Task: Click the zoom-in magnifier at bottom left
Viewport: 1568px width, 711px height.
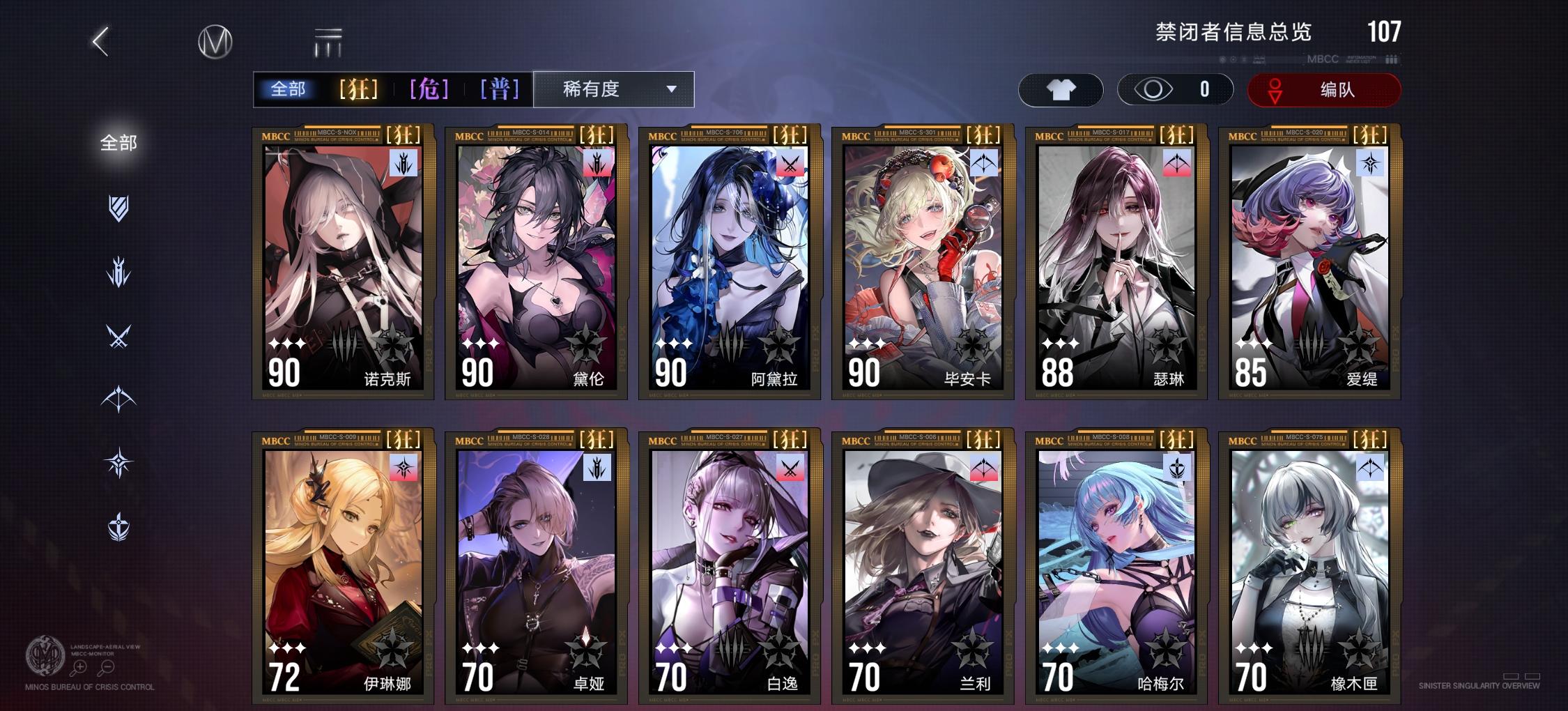Action: (79, 666)
